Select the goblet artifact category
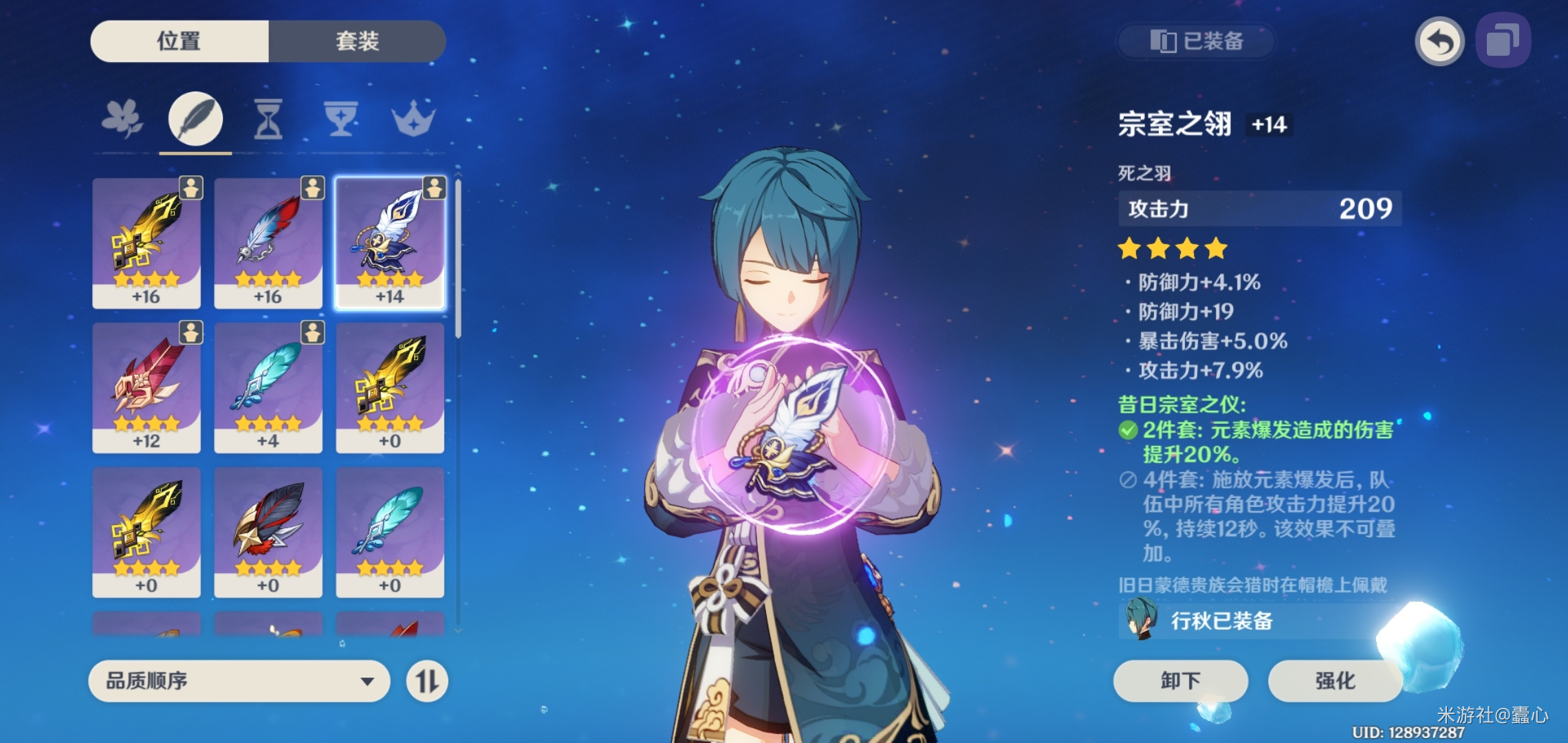This screenshot has width=1568, height=743. point(341,119)
